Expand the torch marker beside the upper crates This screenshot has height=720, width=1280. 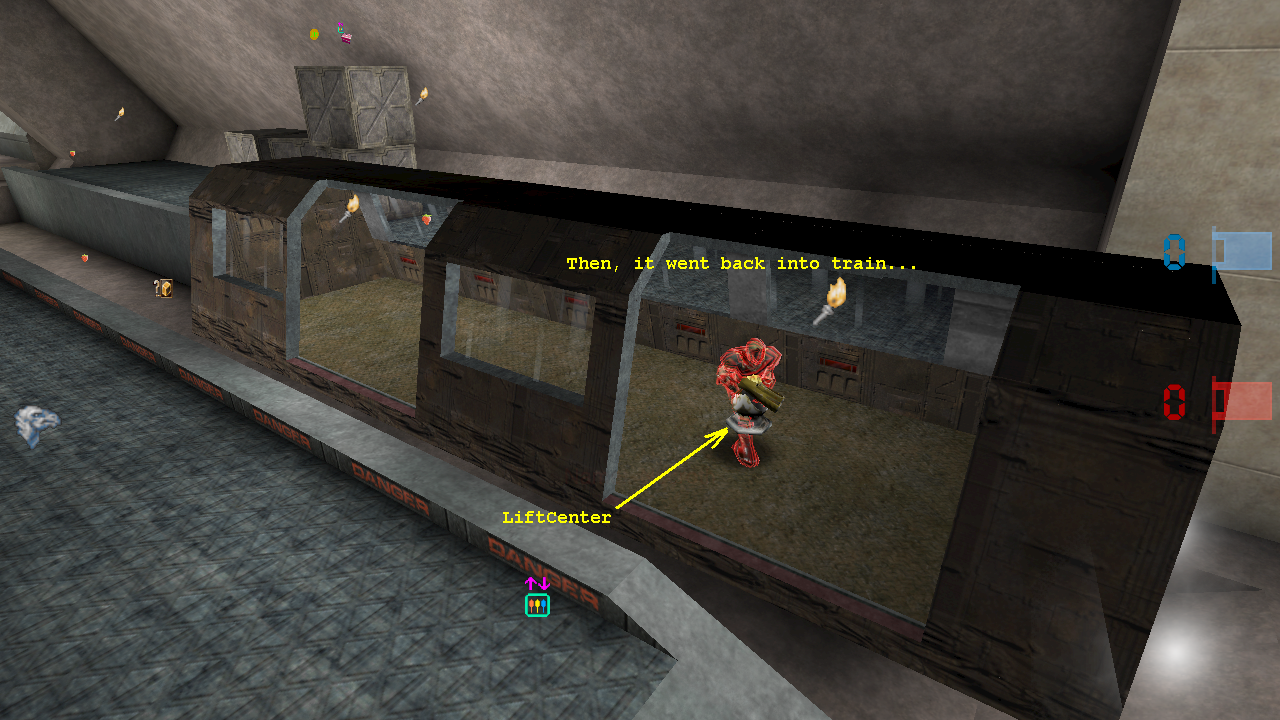pyautogui.click(x=425, y=93)
